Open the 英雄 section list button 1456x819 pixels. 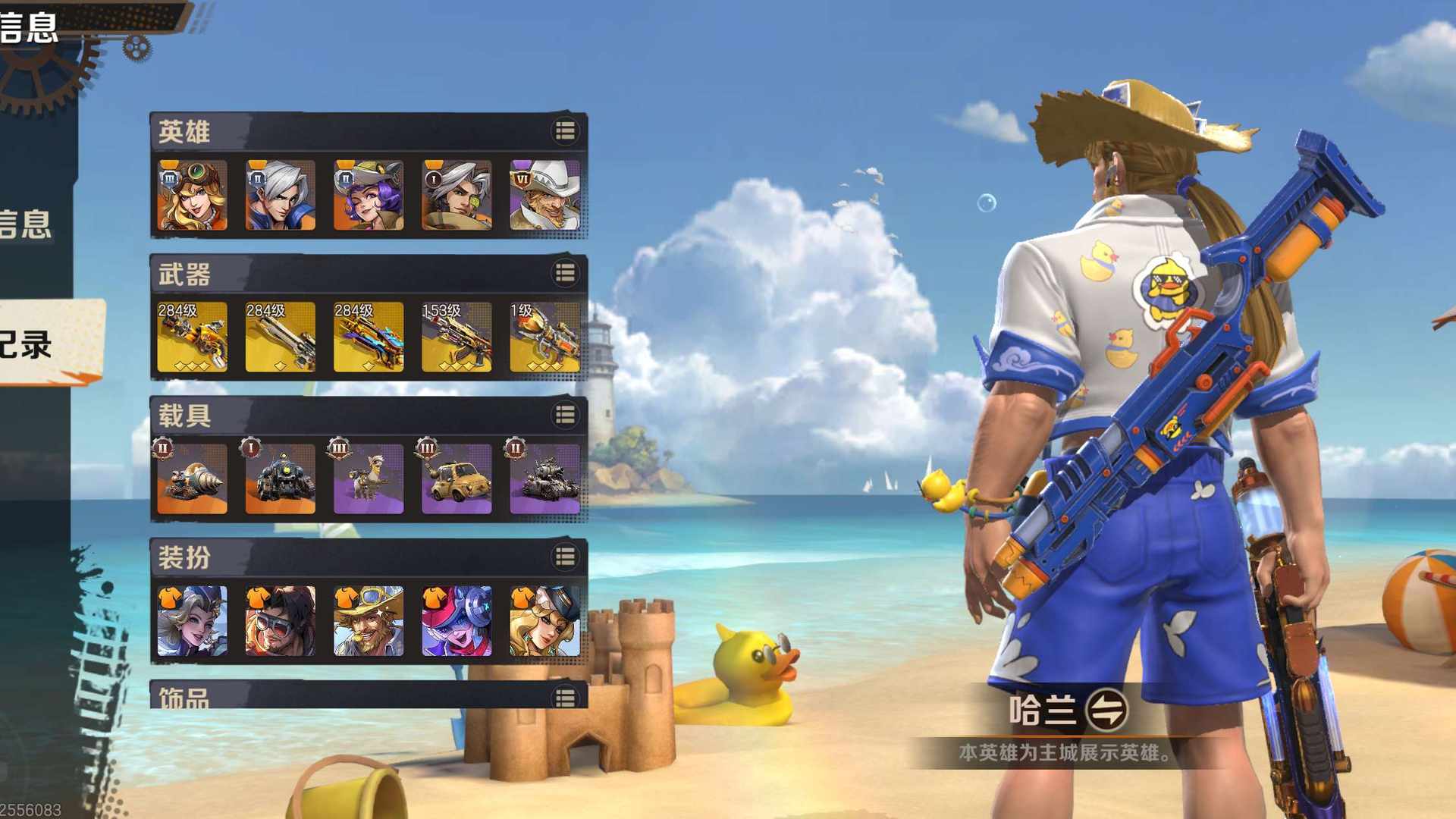[x=565, y=131]
